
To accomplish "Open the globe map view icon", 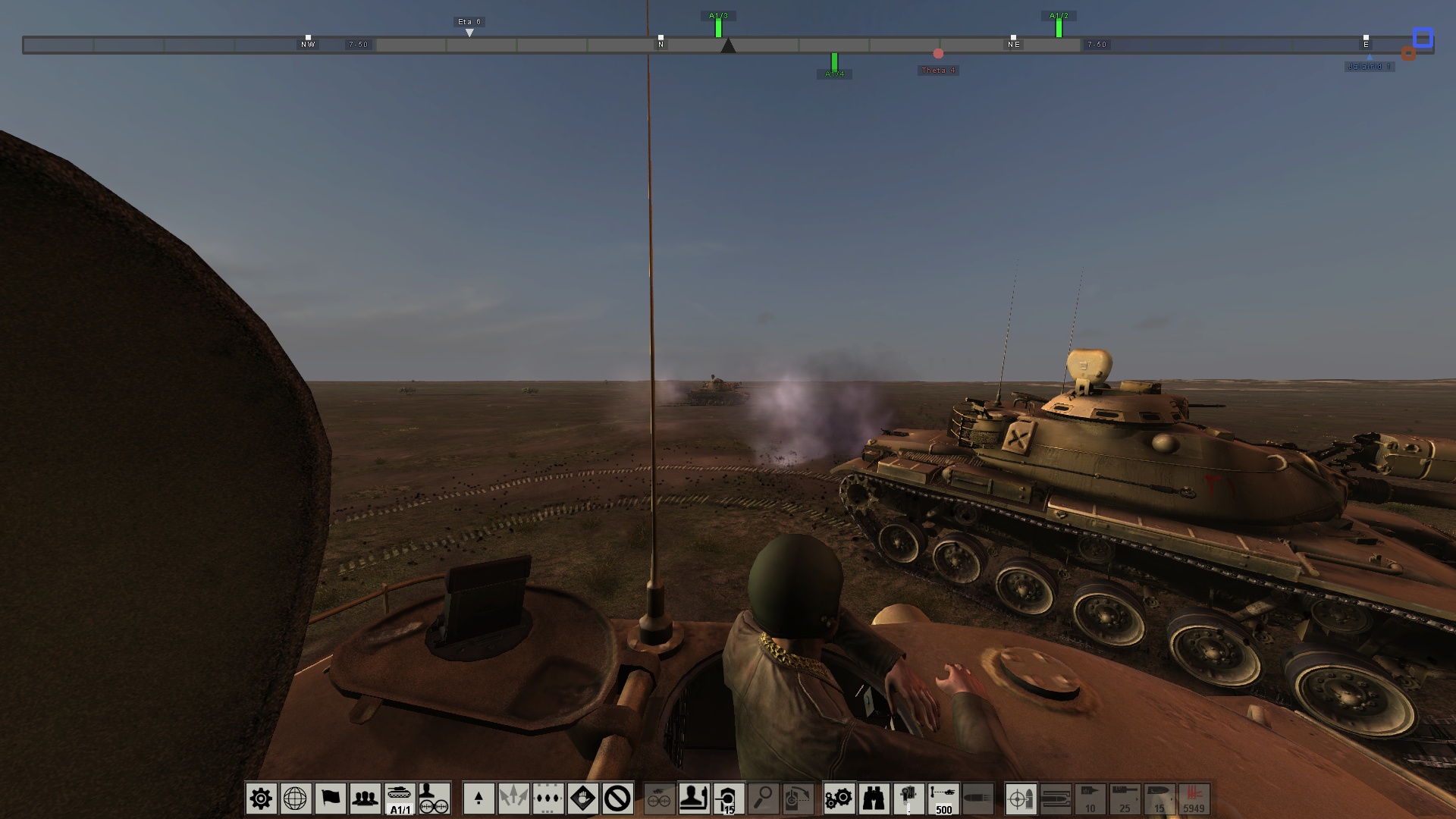I will click(296, 799).
